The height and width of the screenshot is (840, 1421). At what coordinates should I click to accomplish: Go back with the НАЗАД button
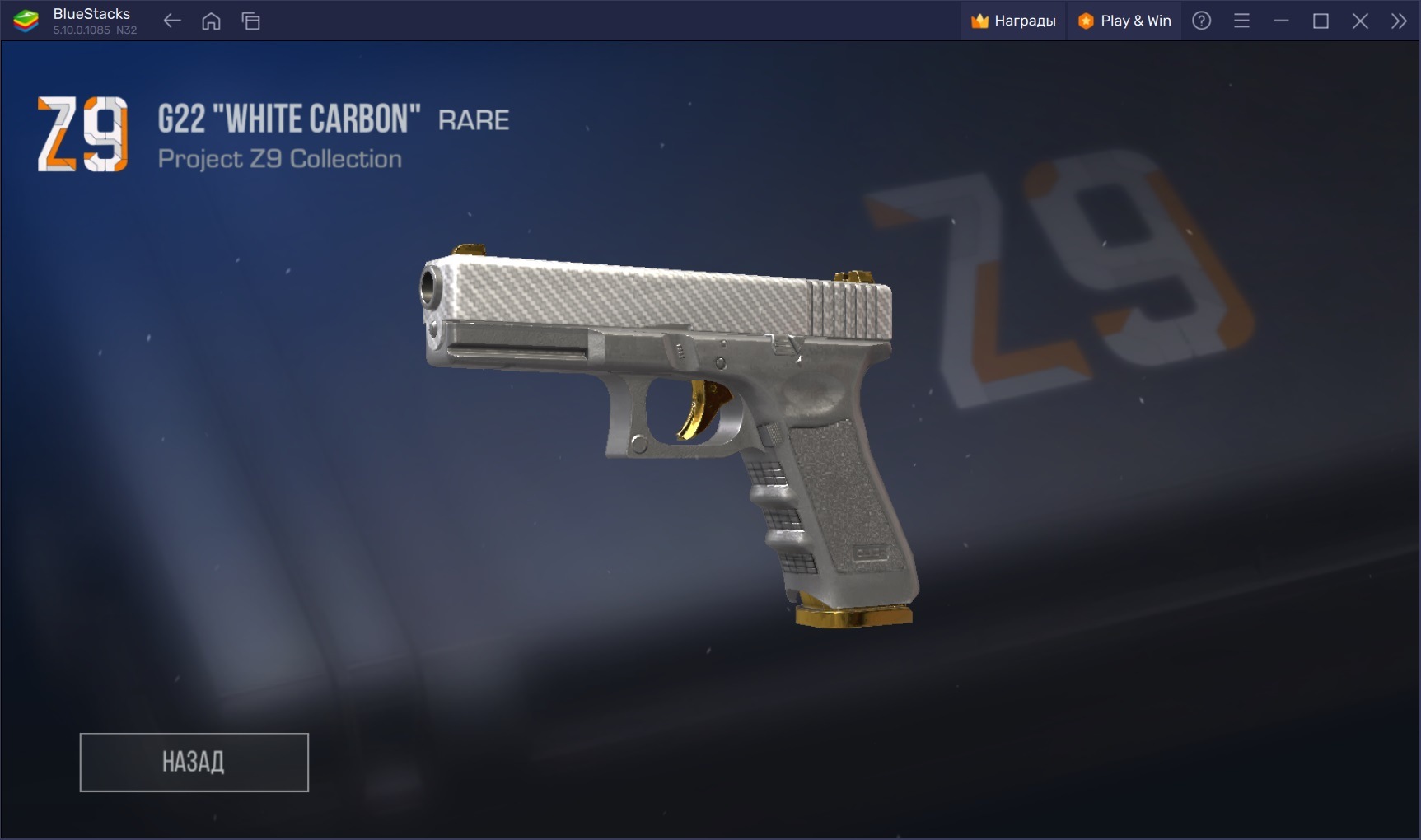coord(194,762)
